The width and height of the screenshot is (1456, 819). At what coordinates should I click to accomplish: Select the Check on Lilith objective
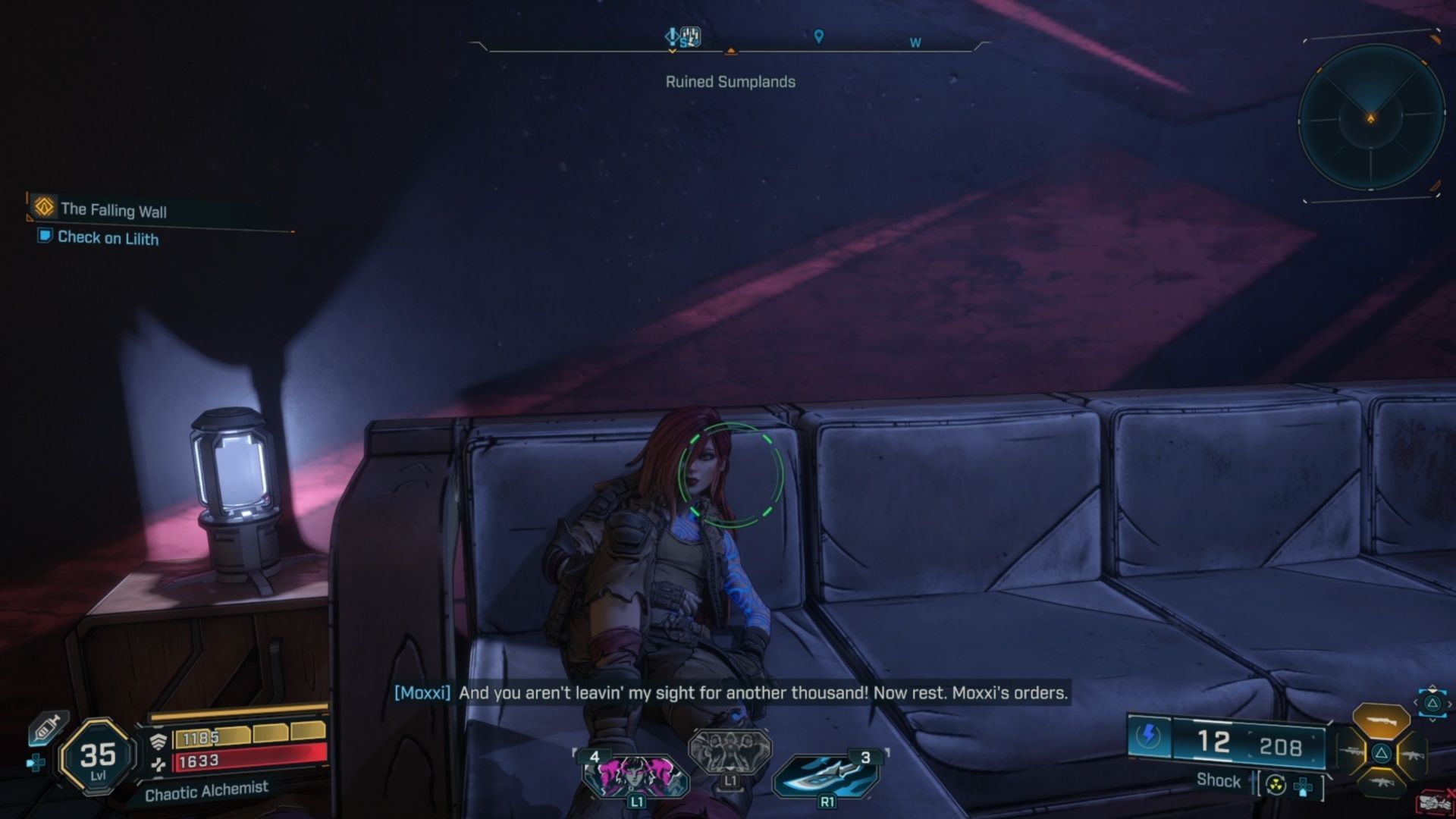pos(108,238)
